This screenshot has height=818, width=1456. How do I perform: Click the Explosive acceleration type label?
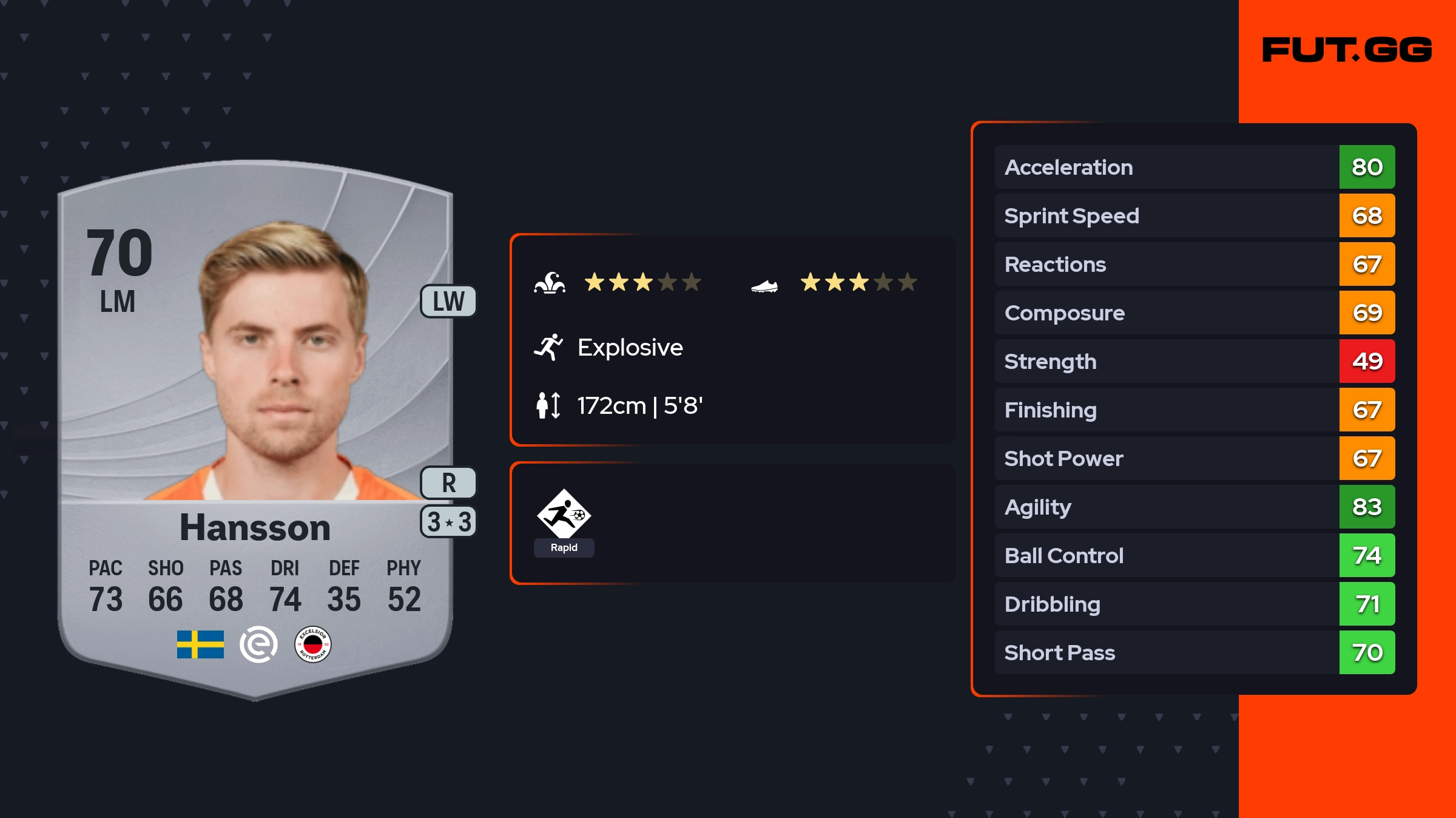[630, 348]
